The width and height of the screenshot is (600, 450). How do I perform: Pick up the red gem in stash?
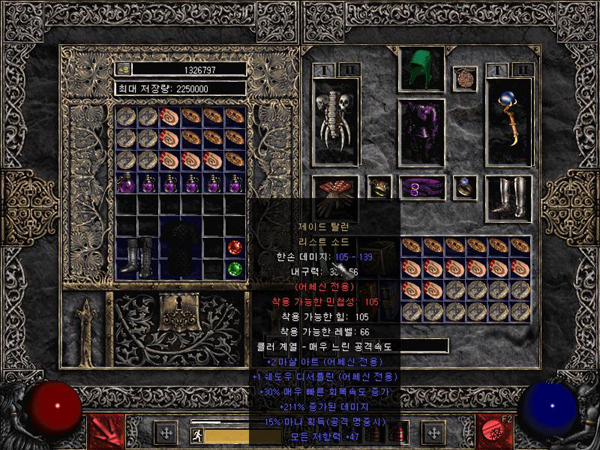point(234,247)
